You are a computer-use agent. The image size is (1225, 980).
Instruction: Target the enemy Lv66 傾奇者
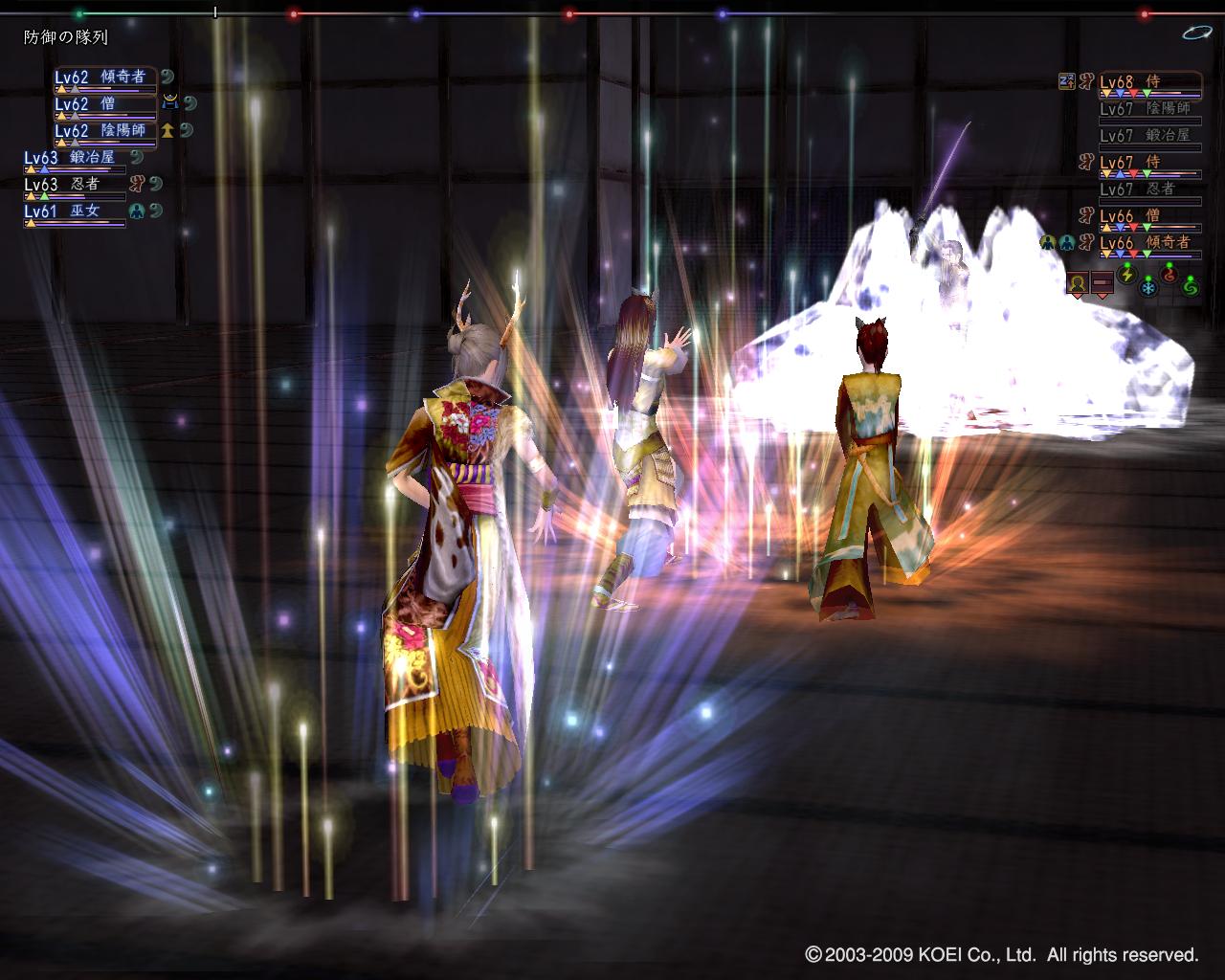(x=1148, y=244)
